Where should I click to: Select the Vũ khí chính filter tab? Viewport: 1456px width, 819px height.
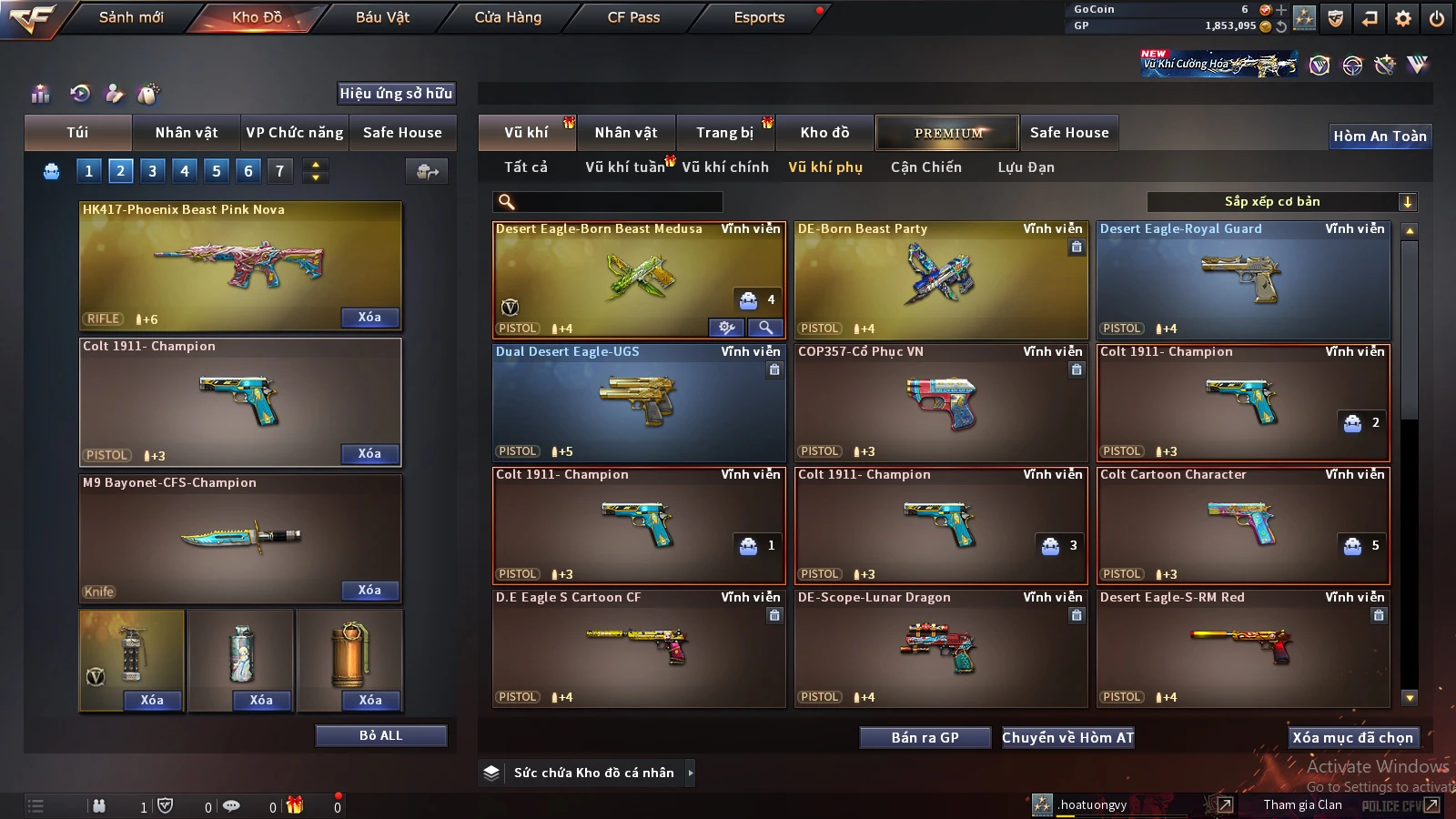tap(724, 167)
